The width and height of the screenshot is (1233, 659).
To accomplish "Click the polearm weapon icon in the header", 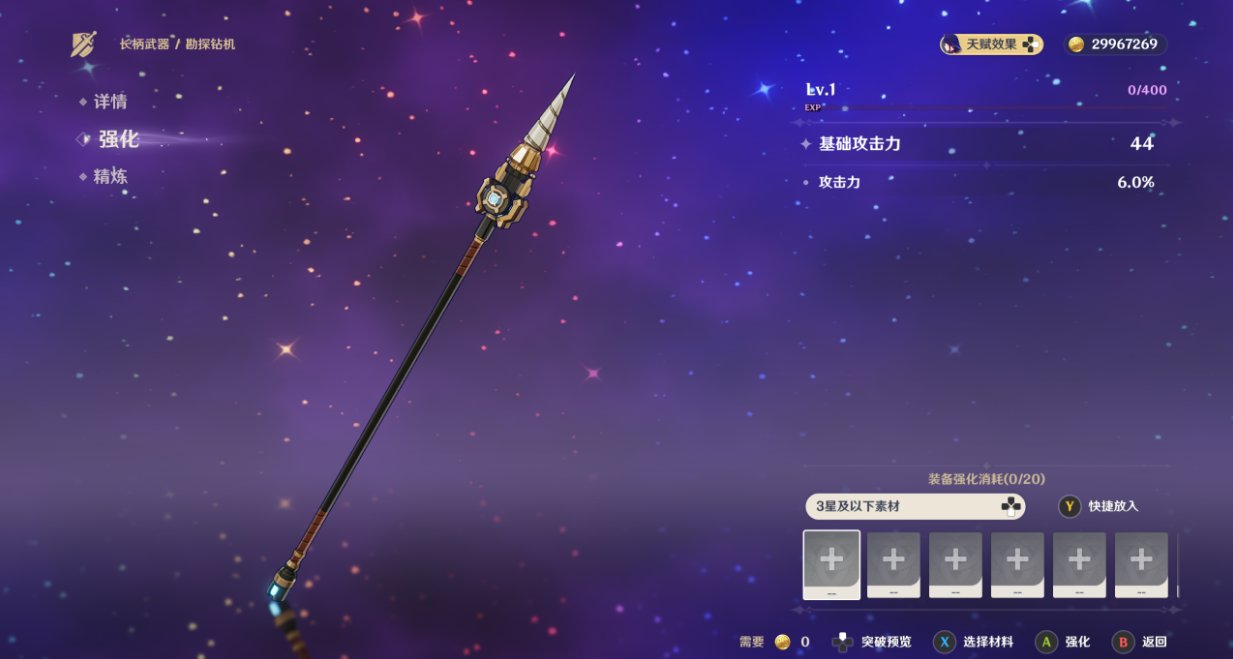I will (84, 44).
